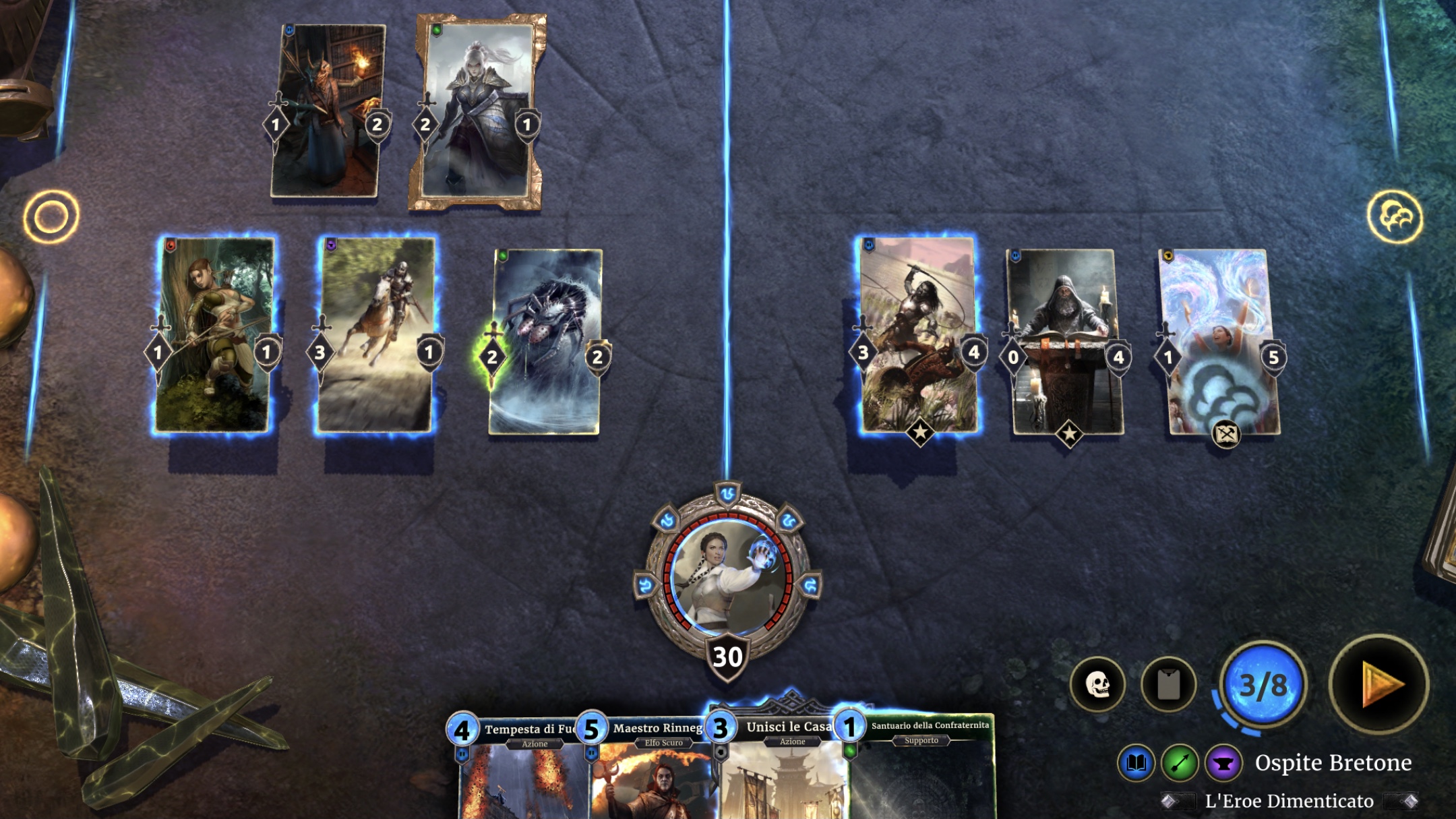1456x819 pixels.
Task: Click the green arrow attribute icon
Action: click(x=1180, y=763)
